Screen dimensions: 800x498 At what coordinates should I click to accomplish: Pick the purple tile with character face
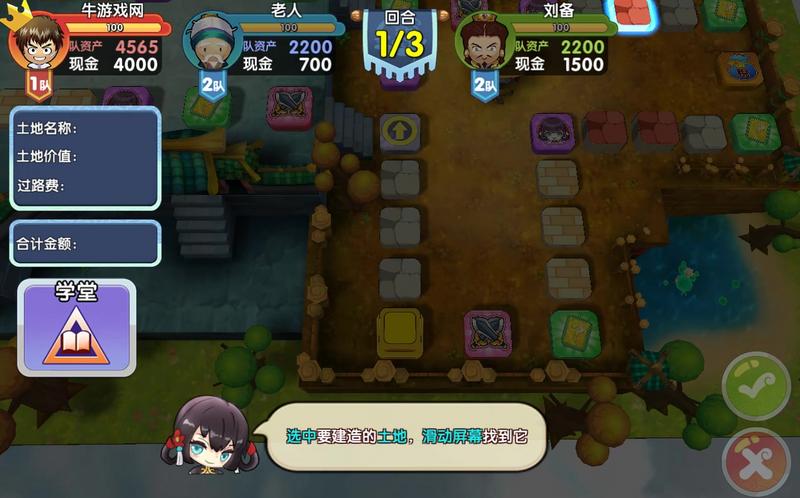coord(552,131)
